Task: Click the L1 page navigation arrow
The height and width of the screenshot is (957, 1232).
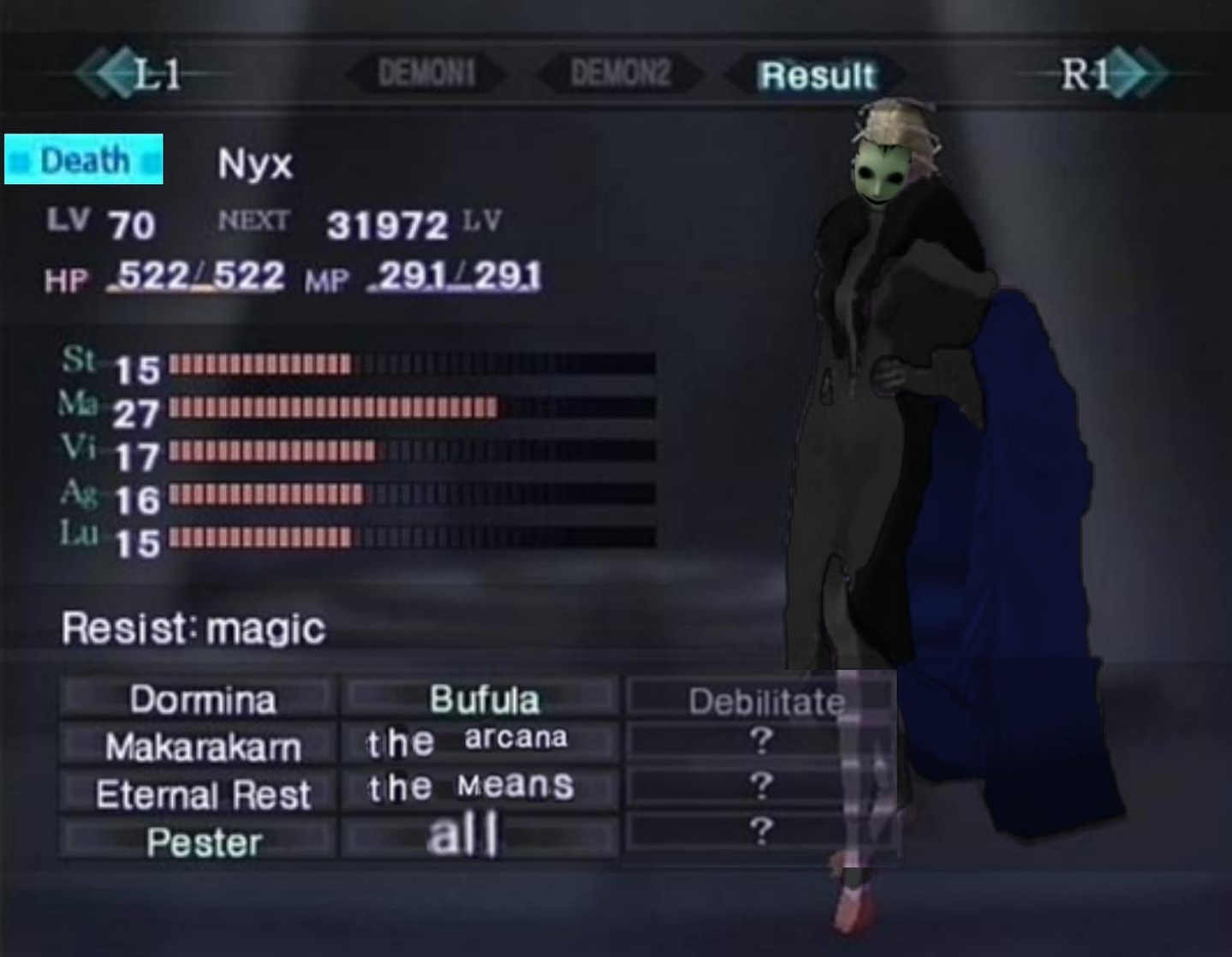Action: [127, 74]
